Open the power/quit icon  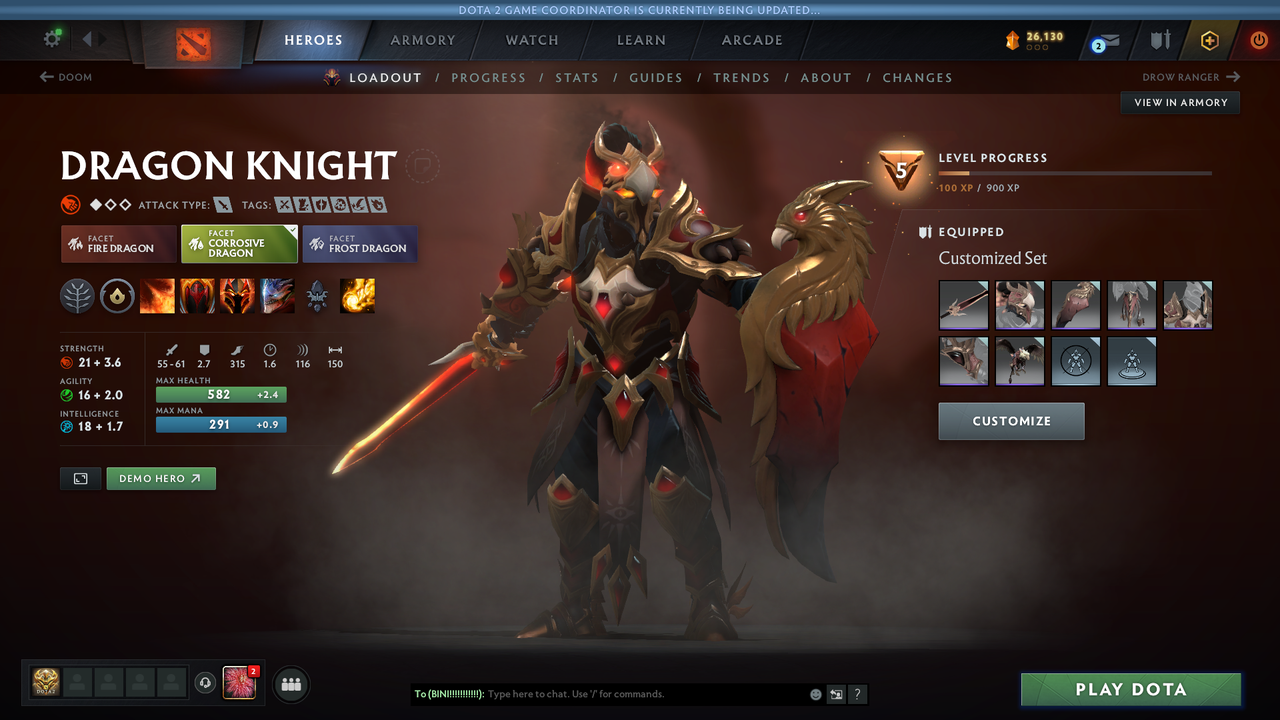click(1257, 40)
